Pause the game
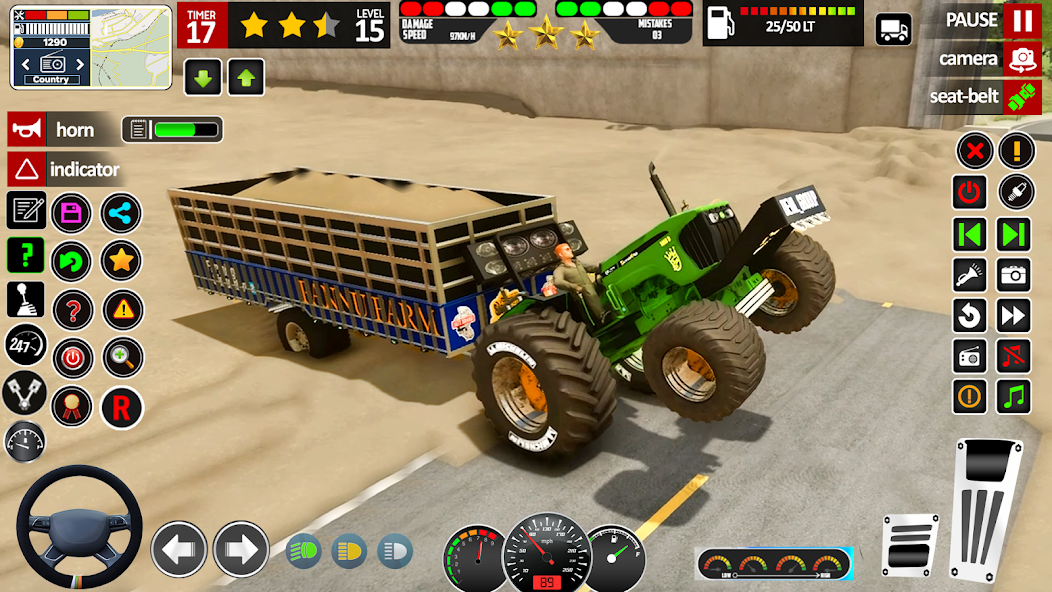This screenshot has width=1052, height=592. [1021, 20]
